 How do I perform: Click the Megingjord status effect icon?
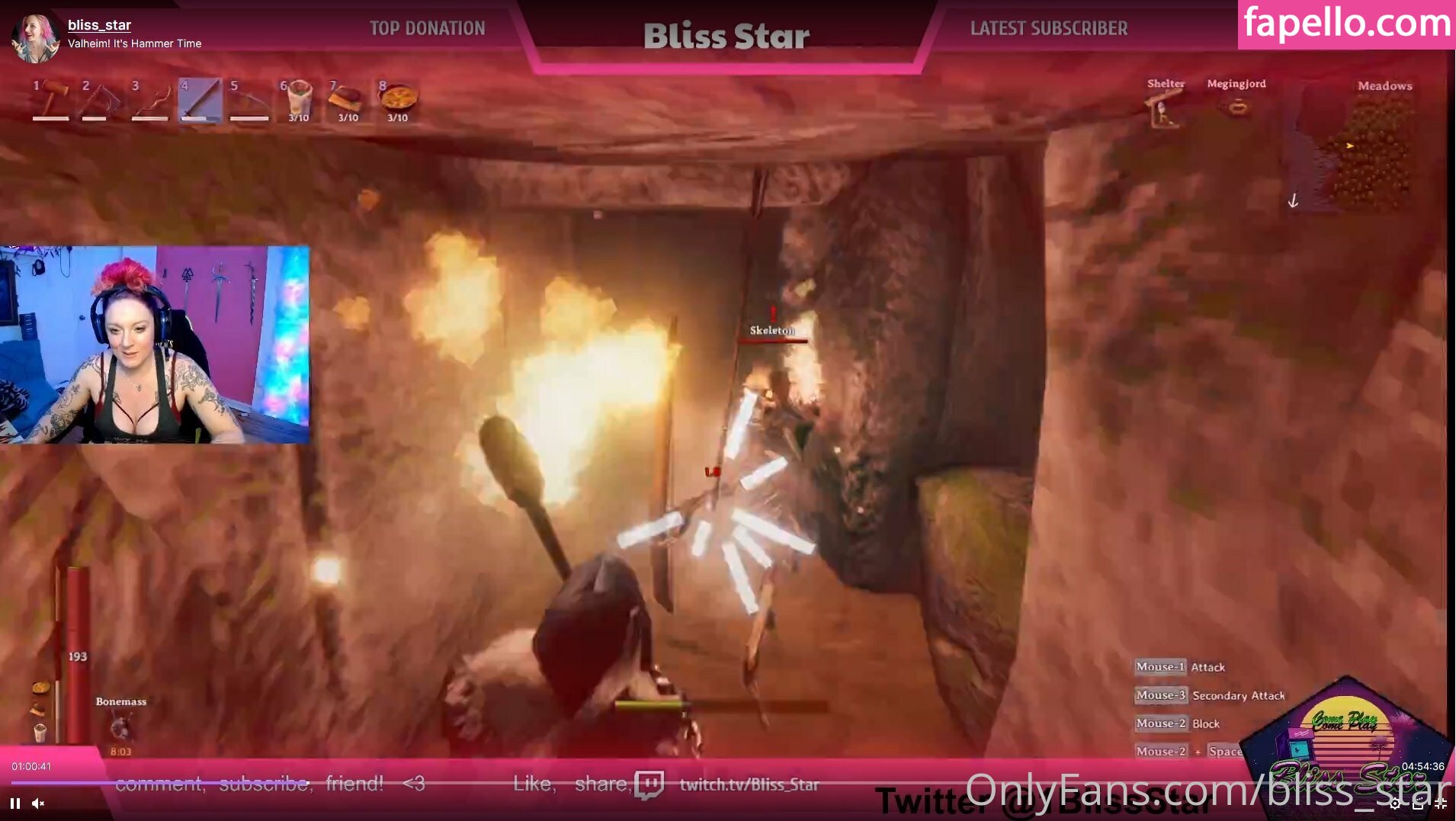(1236, 107)
